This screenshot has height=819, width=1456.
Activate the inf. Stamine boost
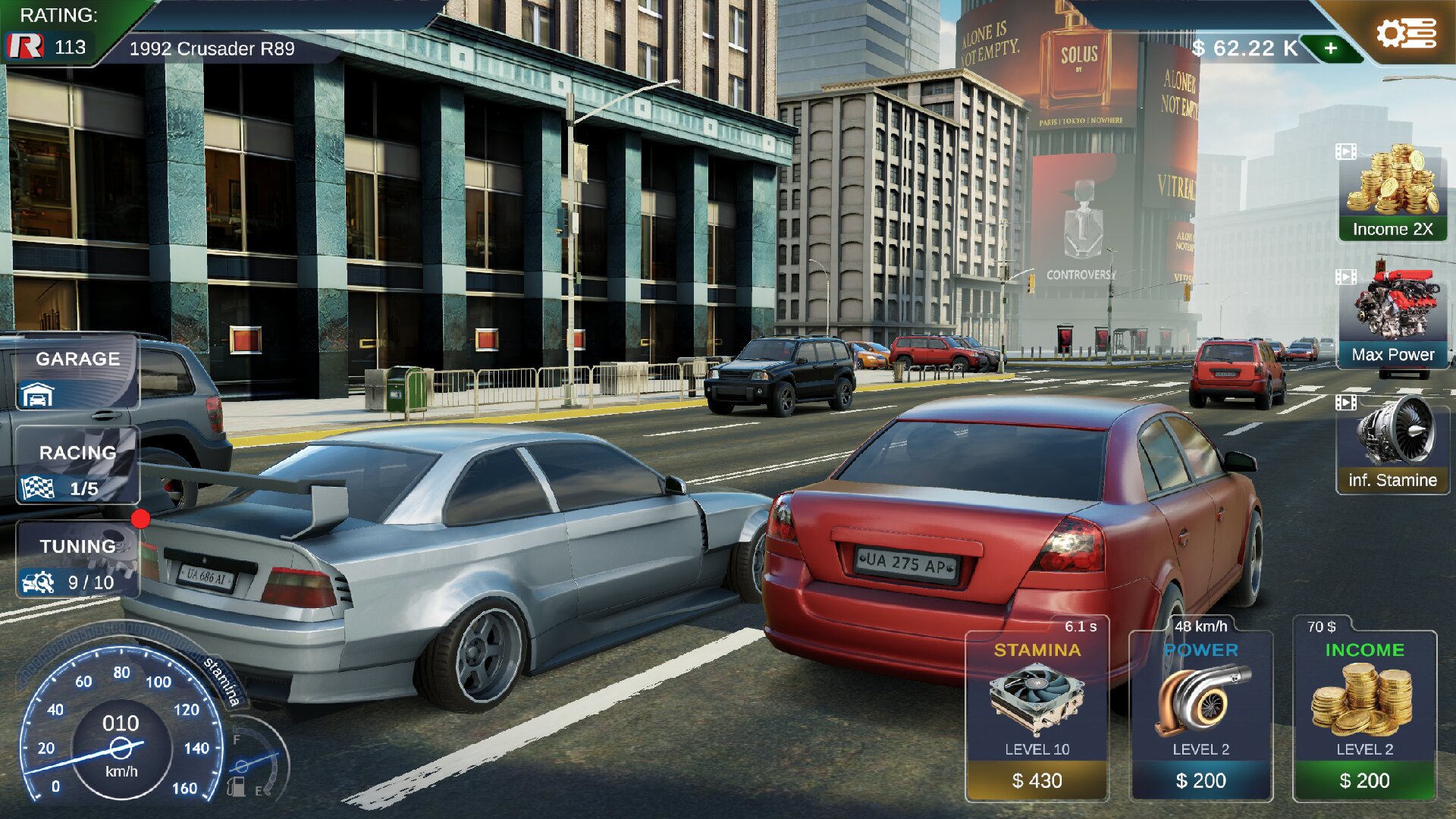(1392, 445)
